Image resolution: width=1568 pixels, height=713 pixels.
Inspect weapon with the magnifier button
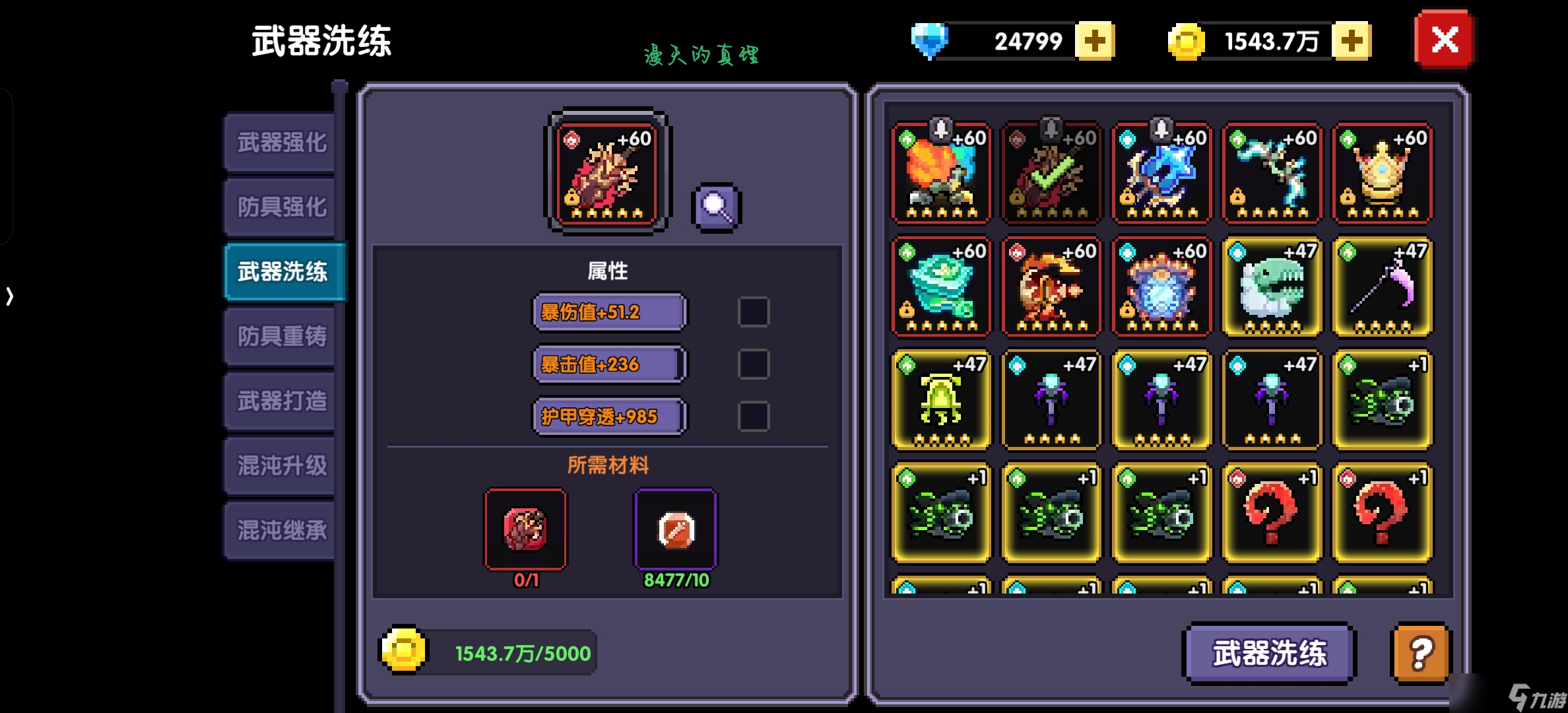coord(717,207)
